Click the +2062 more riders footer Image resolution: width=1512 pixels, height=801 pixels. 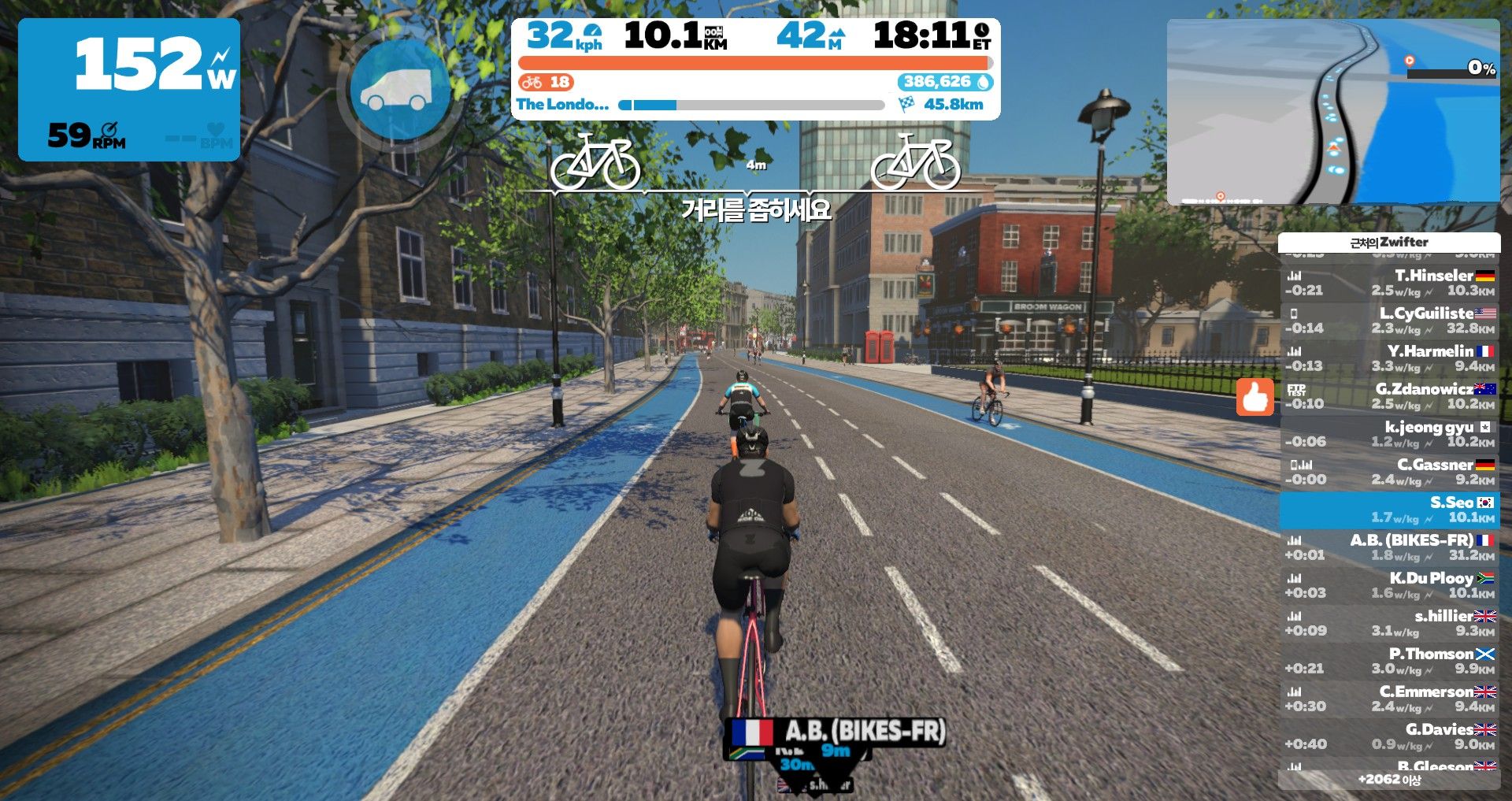[1389, 780]
